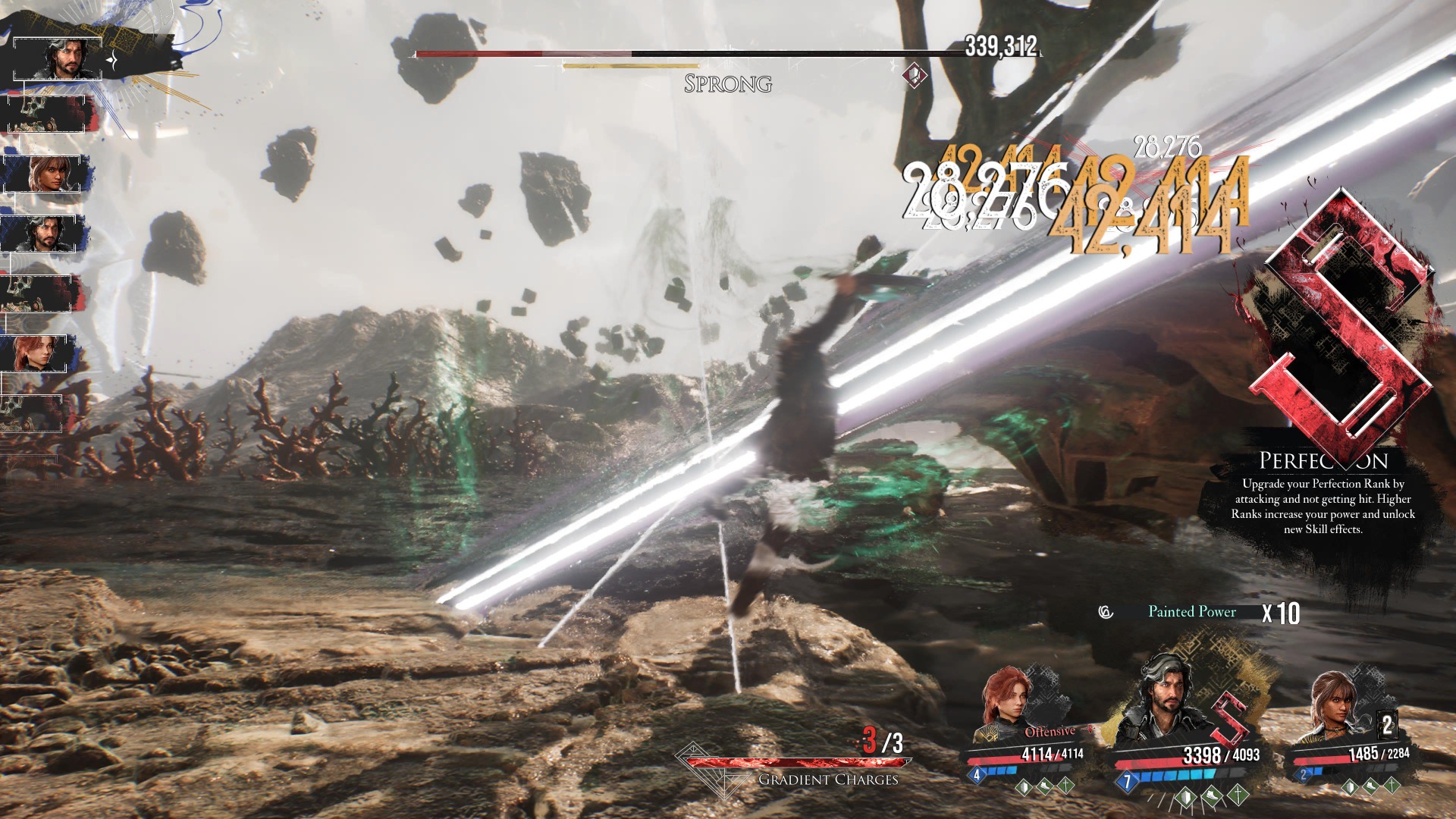Screen dimensions: 1456x819
Task: Click the Painted Power swirl icon
Action: pos(1106,612)
